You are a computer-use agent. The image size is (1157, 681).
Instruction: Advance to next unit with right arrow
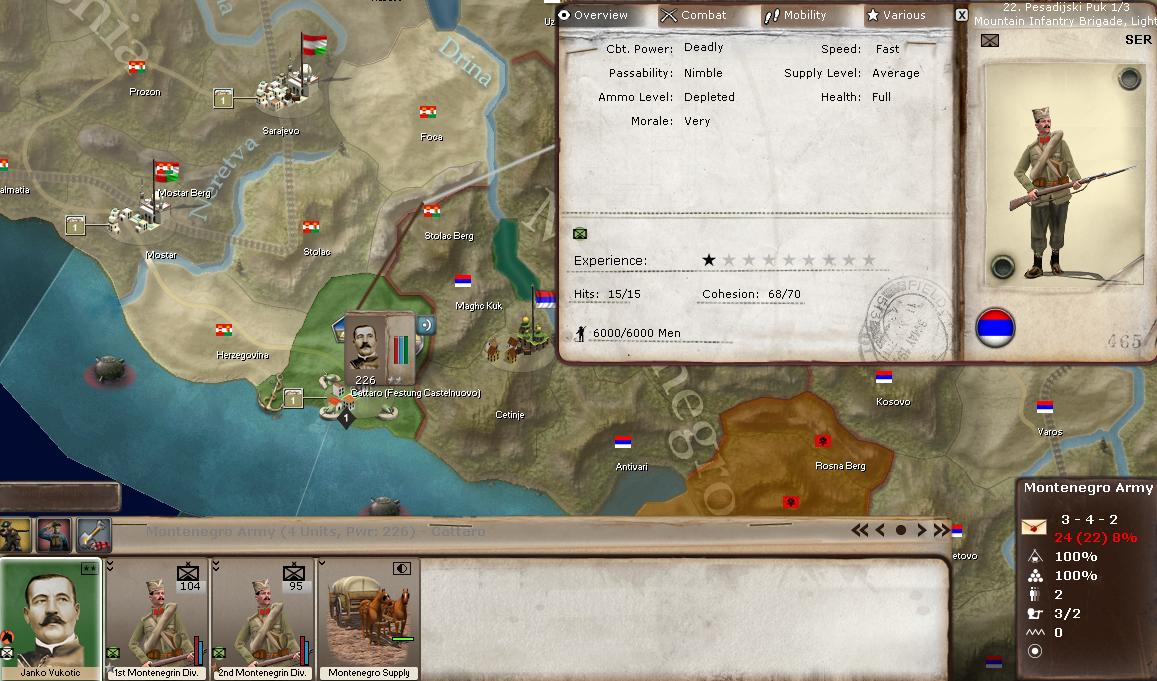point(922,530)
